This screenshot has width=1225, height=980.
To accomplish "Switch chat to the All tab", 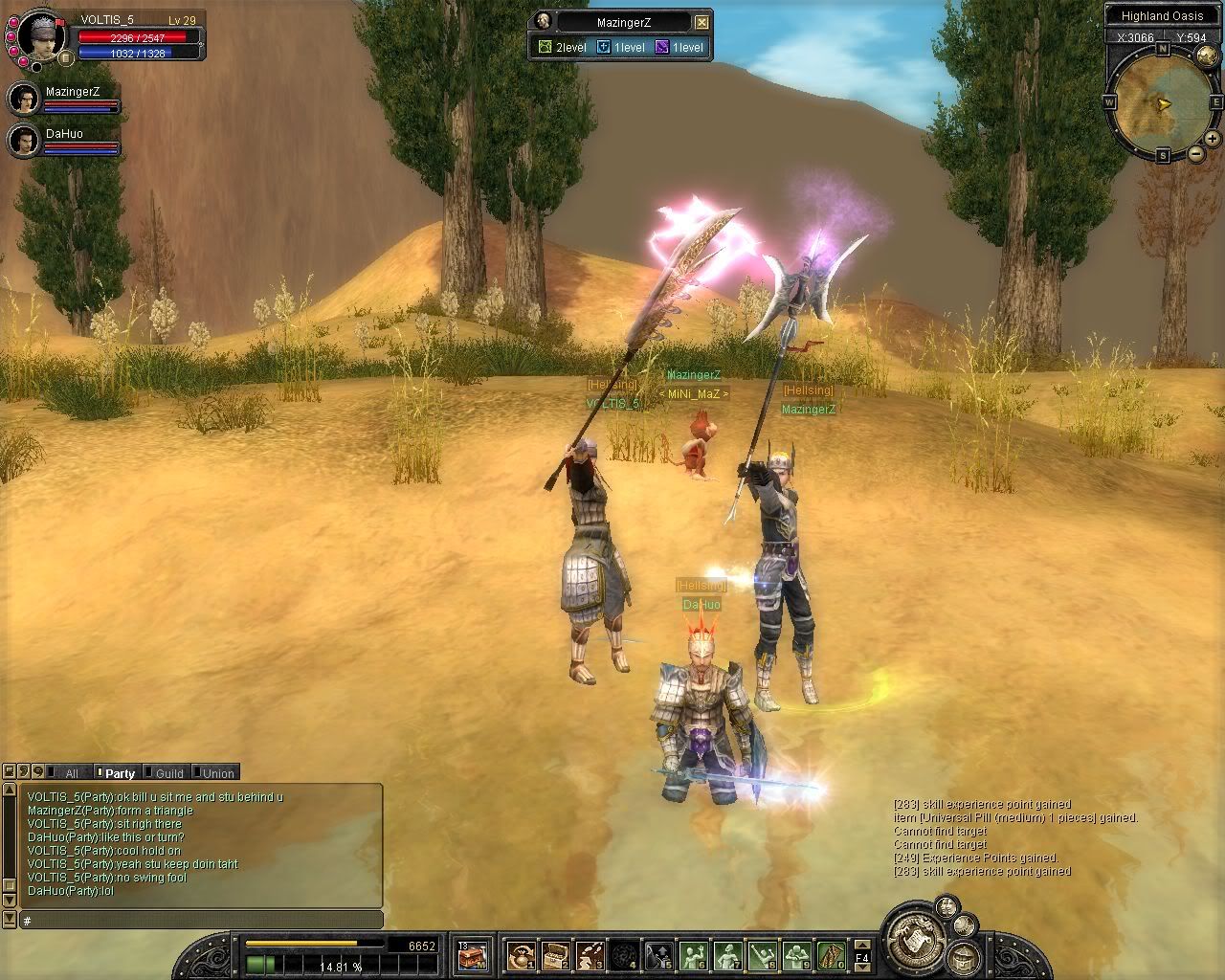I will [x=71, y=773].
